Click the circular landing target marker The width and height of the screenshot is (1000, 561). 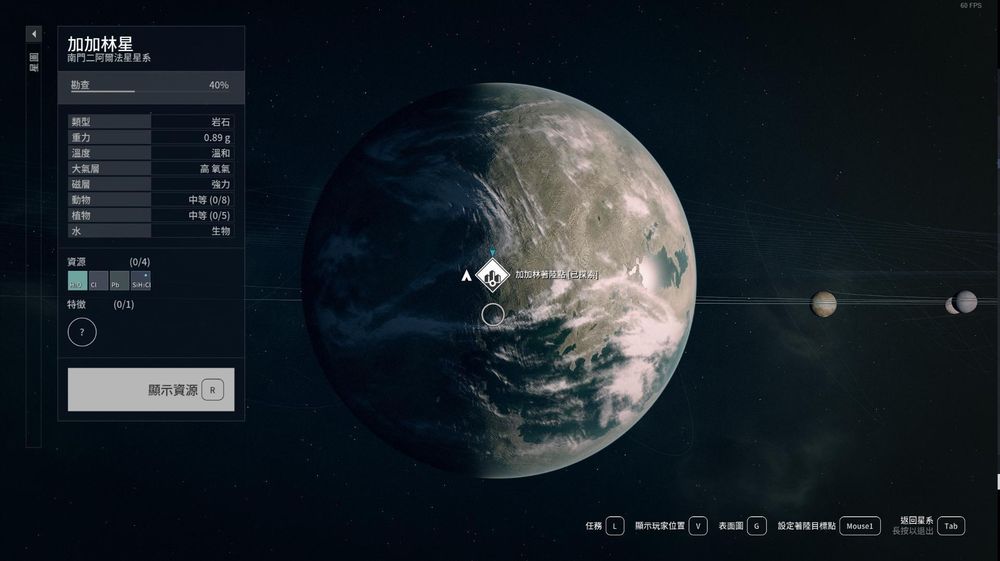tap(492, 315)
